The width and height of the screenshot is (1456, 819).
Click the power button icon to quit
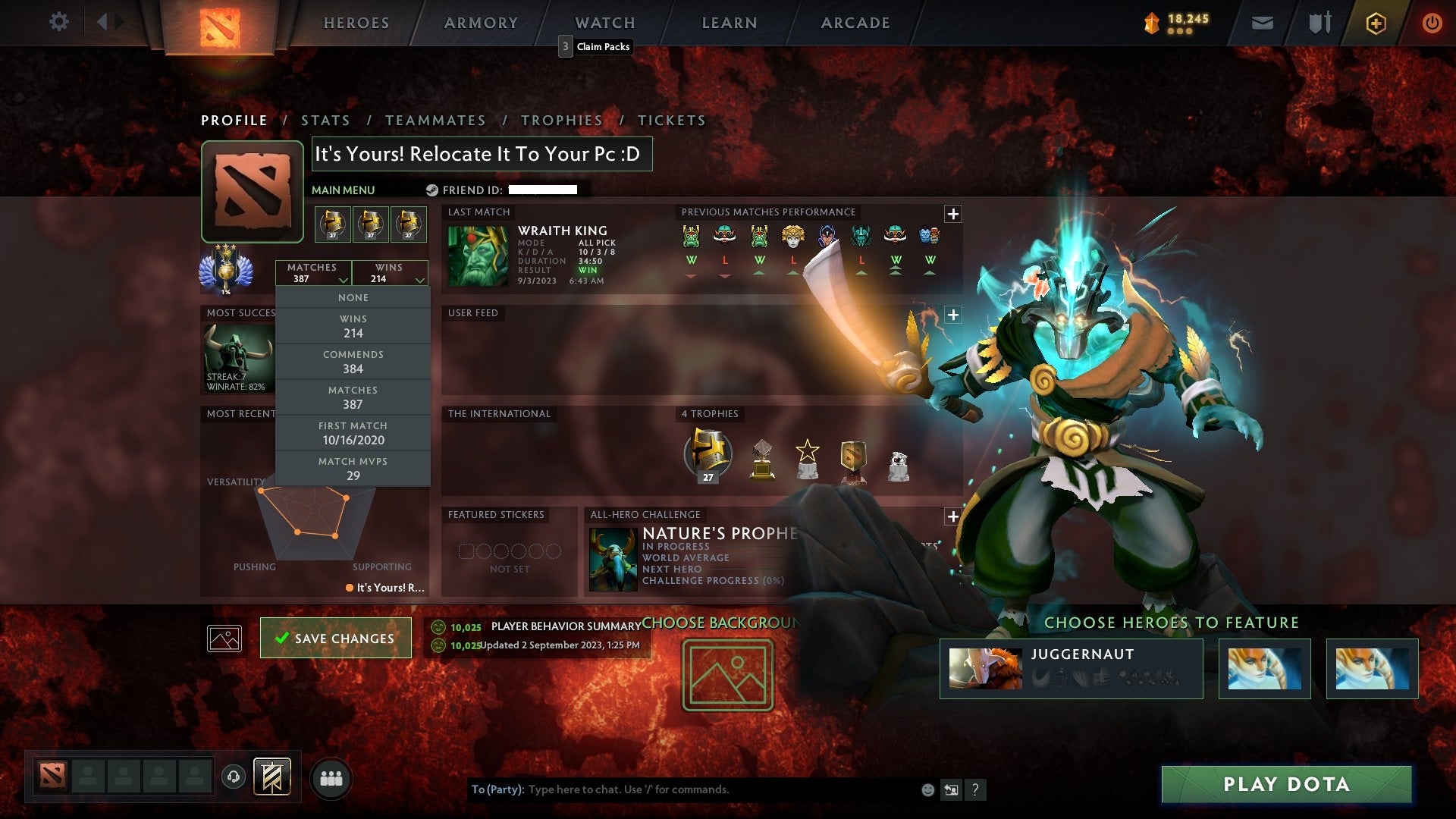point(1432,22)
